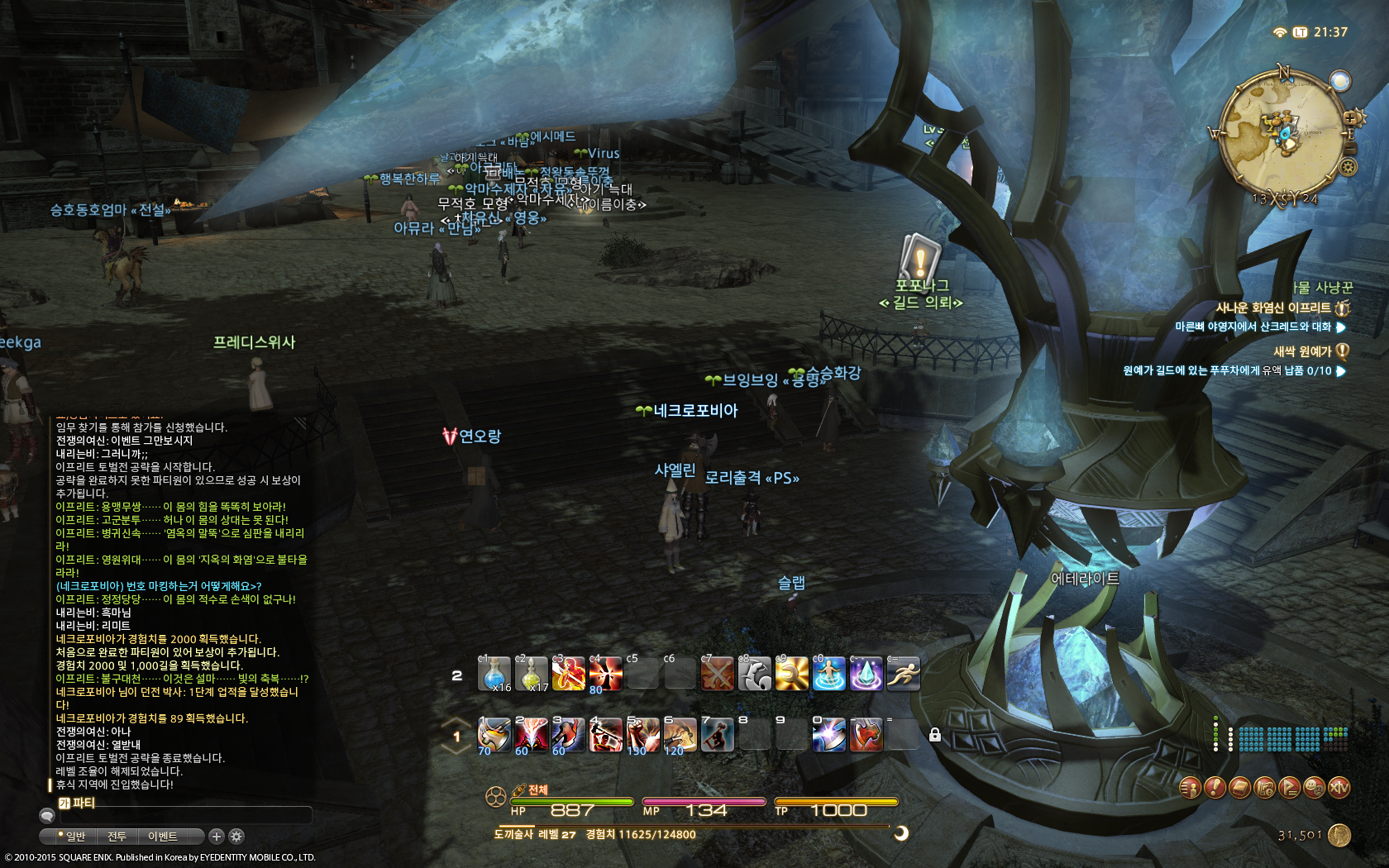Use the blue potion with 16 left
1389x868 pixels.
[494, 674]
